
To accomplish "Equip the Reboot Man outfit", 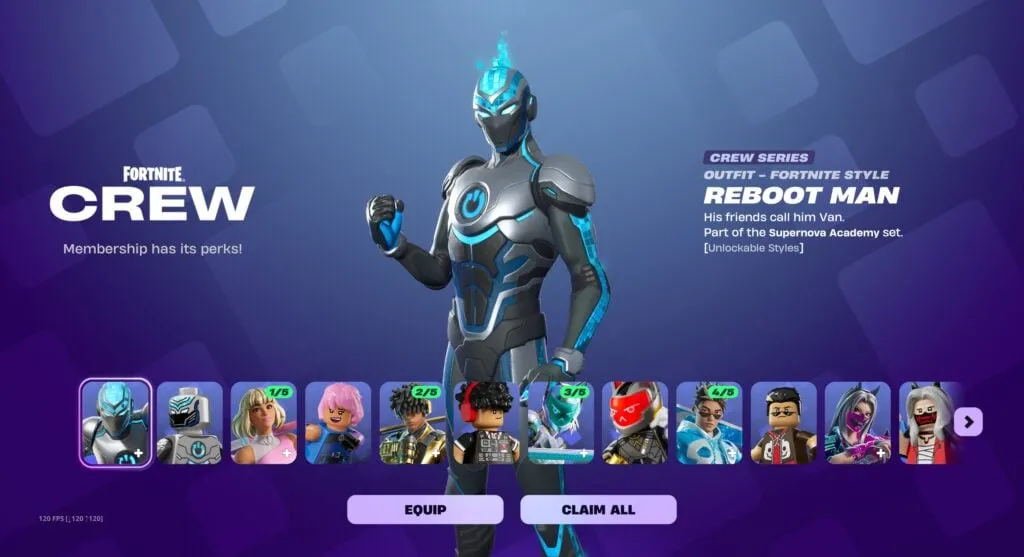I will tap(425, 509).
